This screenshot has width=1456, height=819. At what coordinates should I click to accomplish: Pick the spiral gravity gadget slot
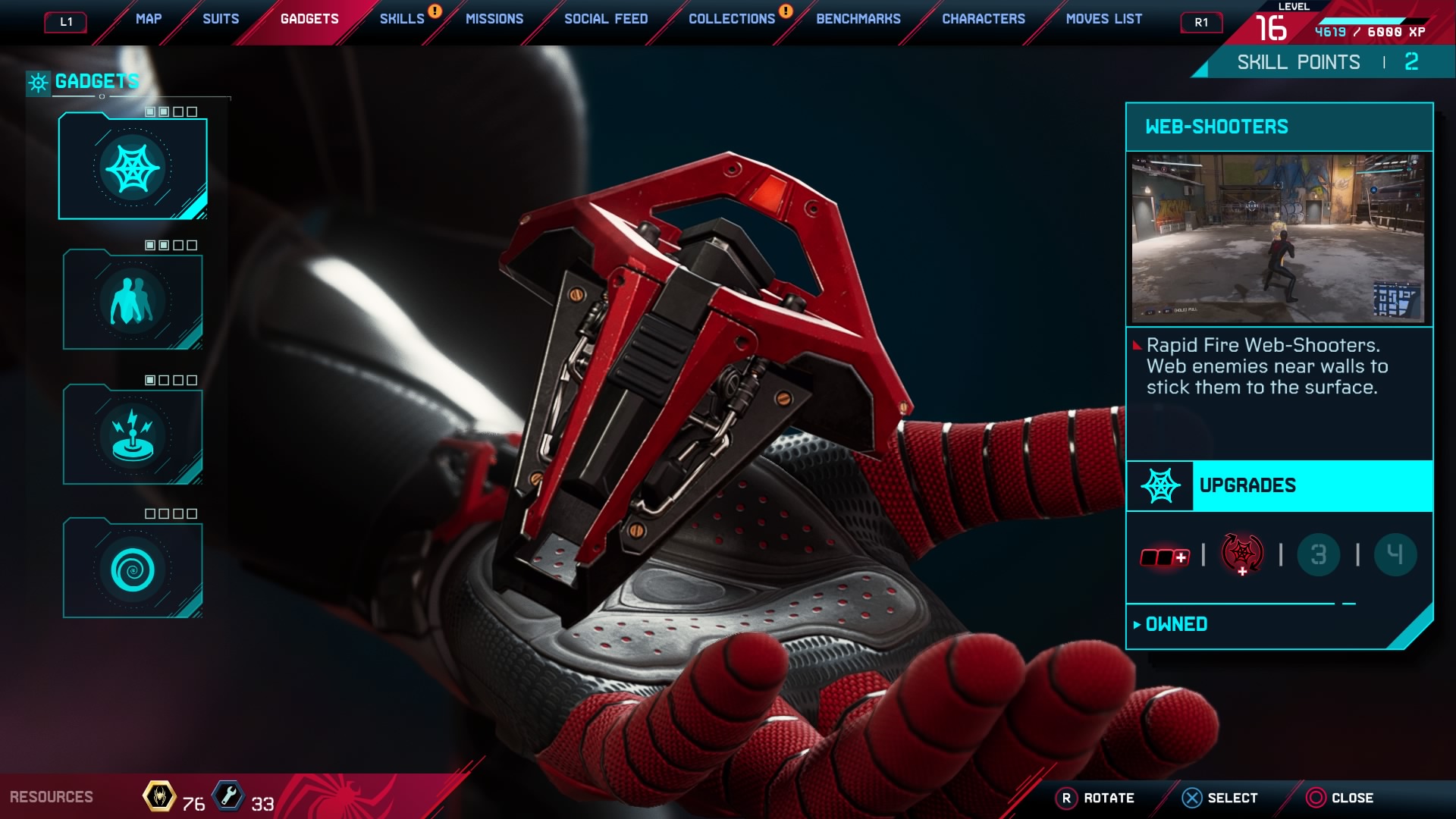click(133, 570)
